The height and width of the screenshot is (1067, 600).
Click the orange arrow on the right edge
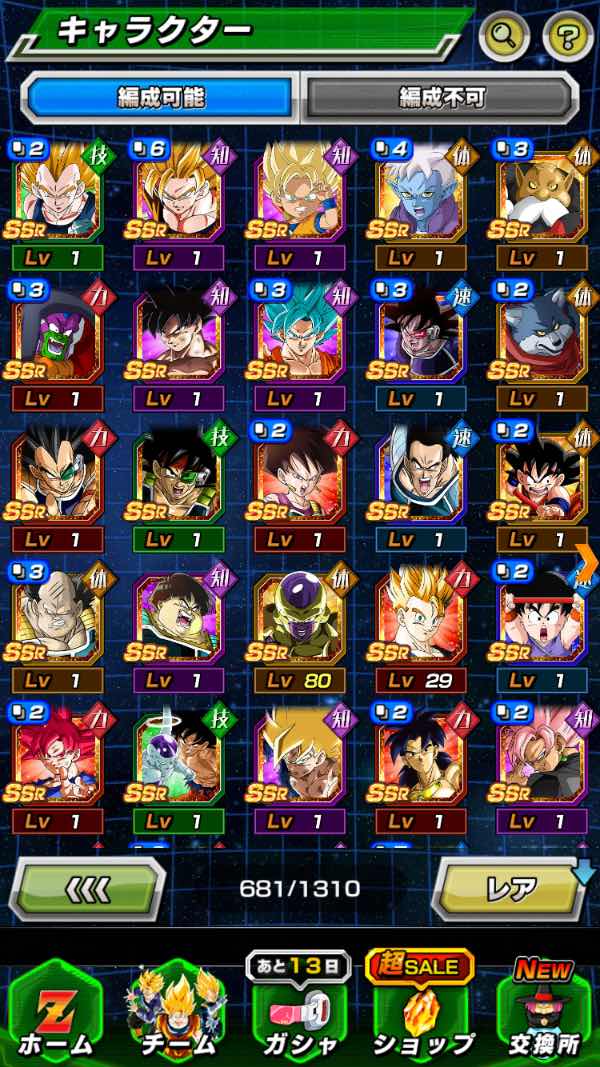[587, 562]
